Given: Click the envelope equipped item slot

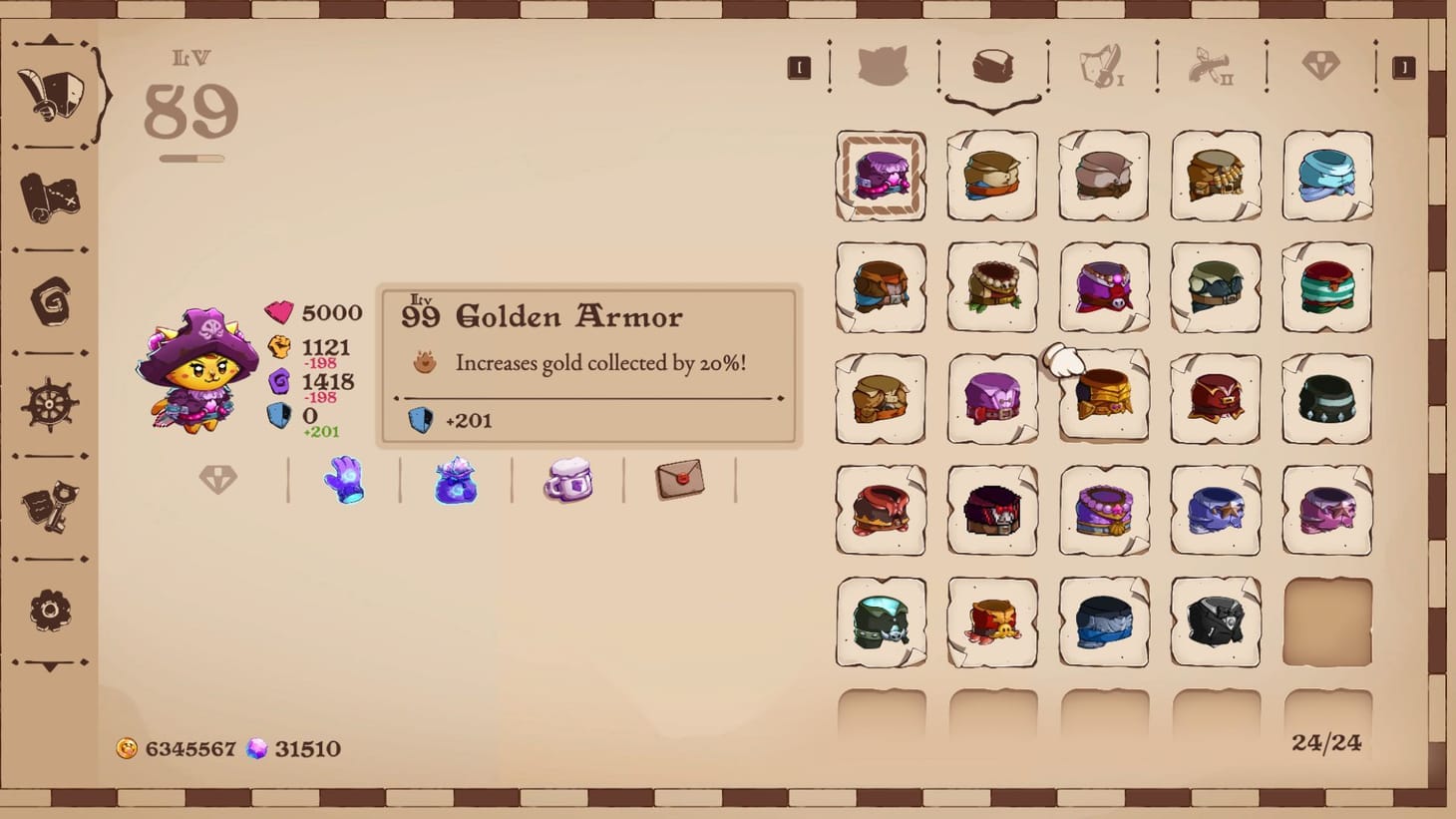Looking at the screenshot, I should (x=682, y=479).
